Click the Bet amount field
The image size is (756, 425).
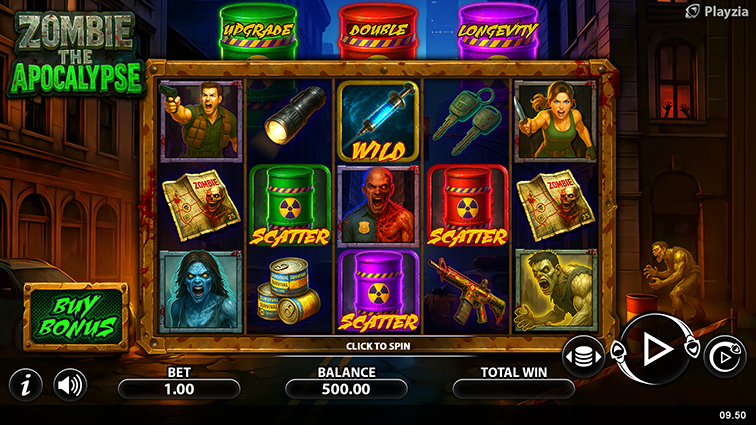click(178, 388)
